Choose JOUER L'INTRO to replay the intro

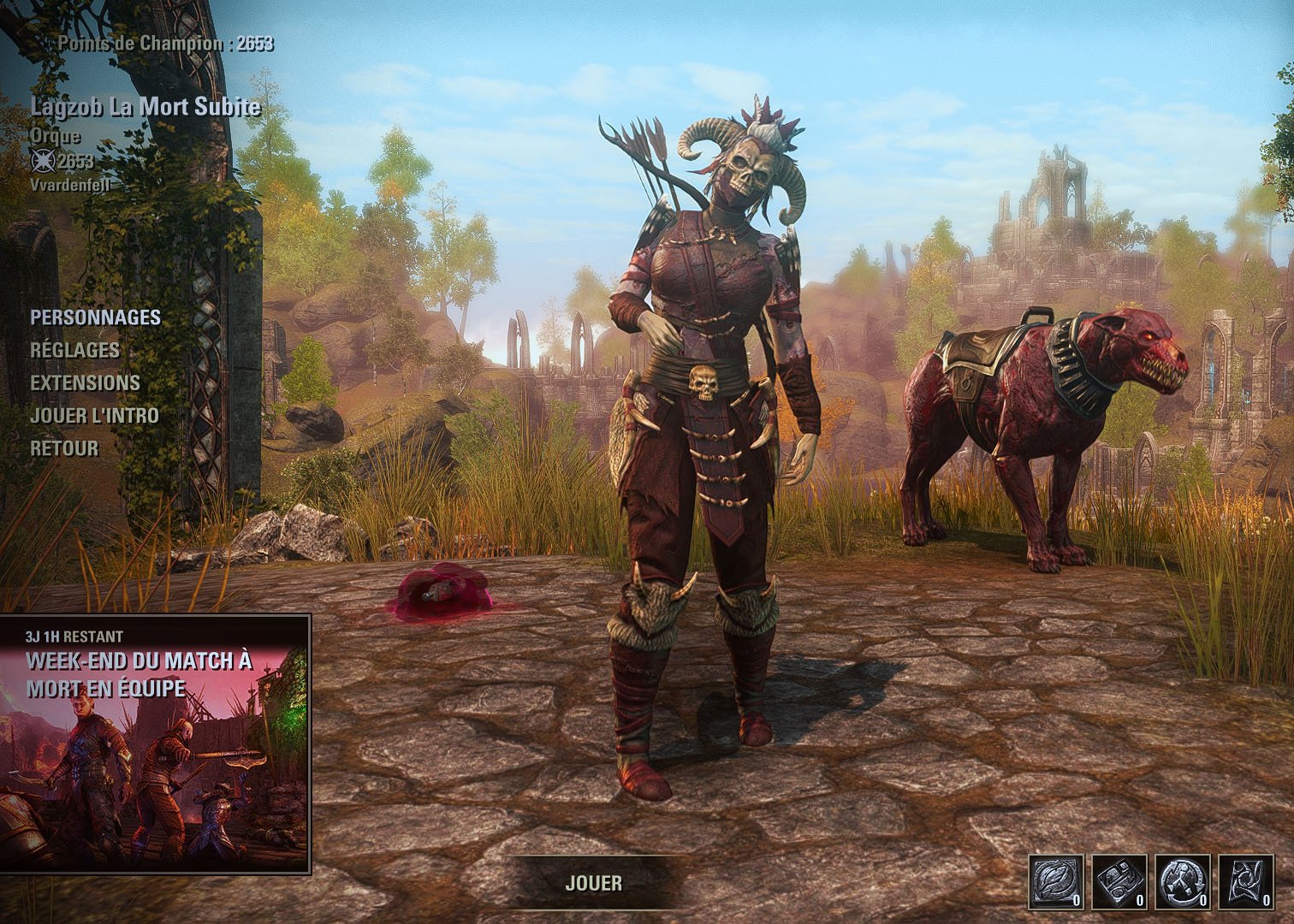tap(94, 416)
